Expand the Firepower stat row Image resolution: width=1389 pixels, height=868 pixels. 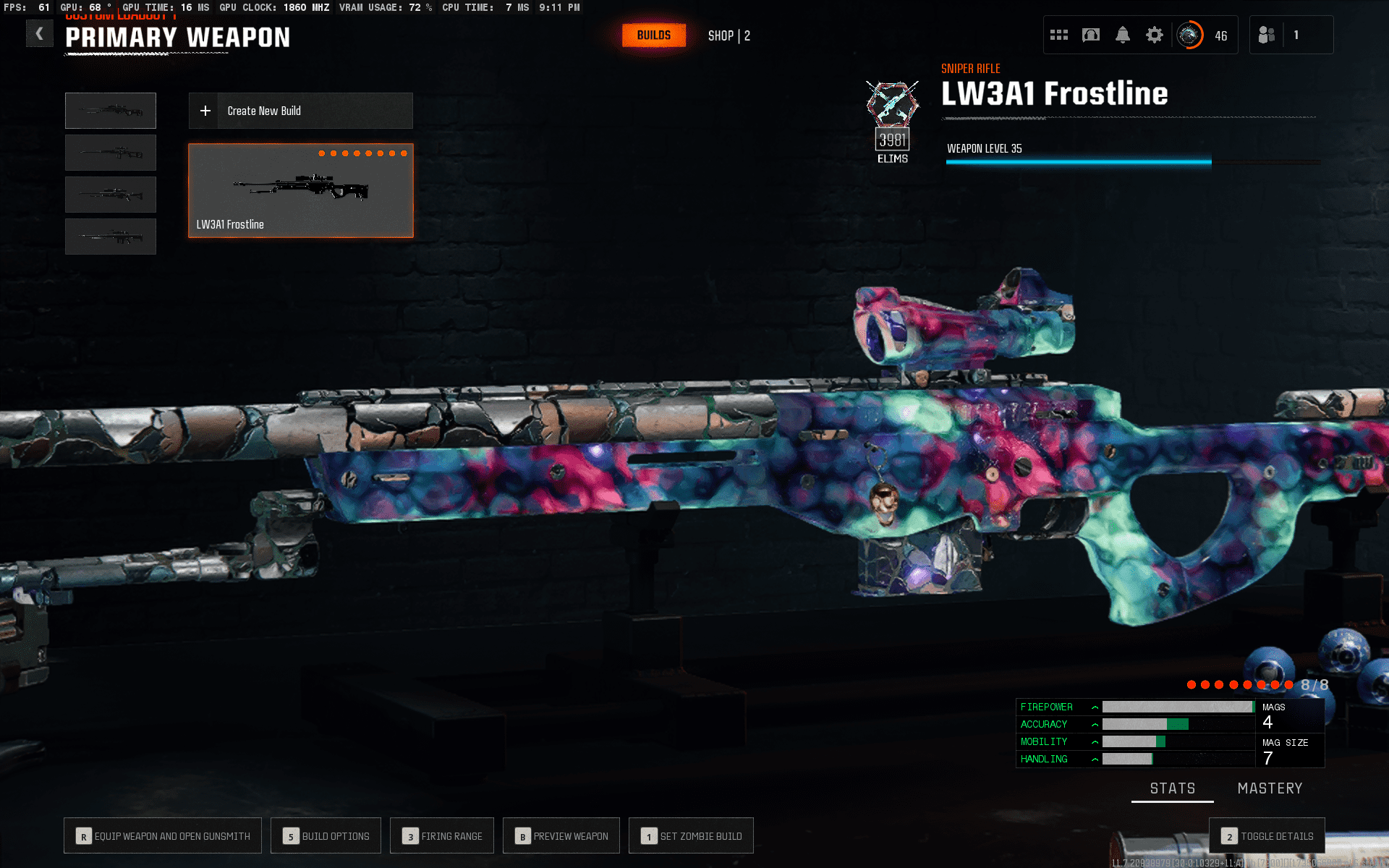[x=1095, y=707]
